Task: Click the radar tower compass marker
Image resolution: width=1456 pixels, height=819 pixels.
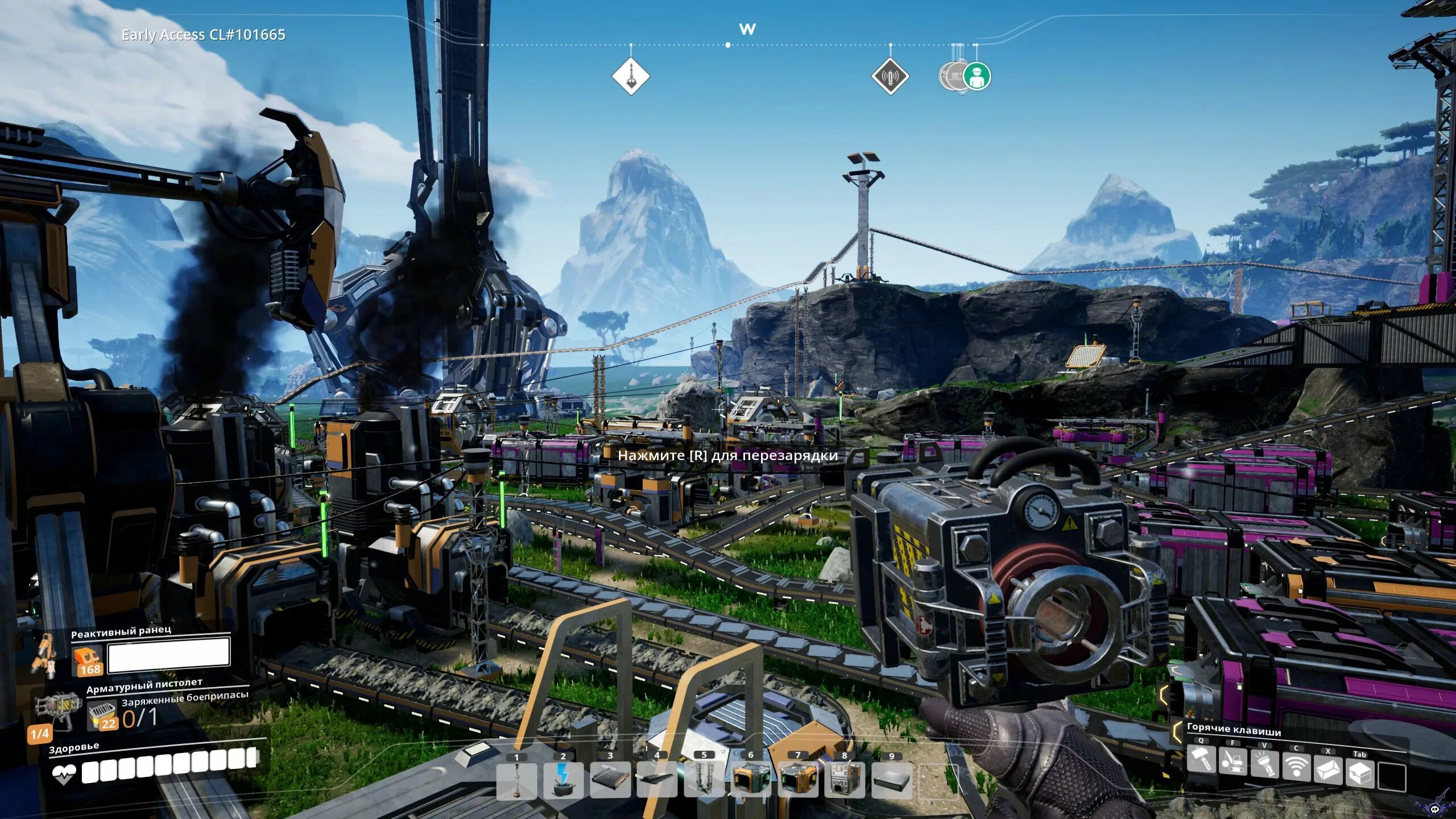Action: click(x=890, y=76)
